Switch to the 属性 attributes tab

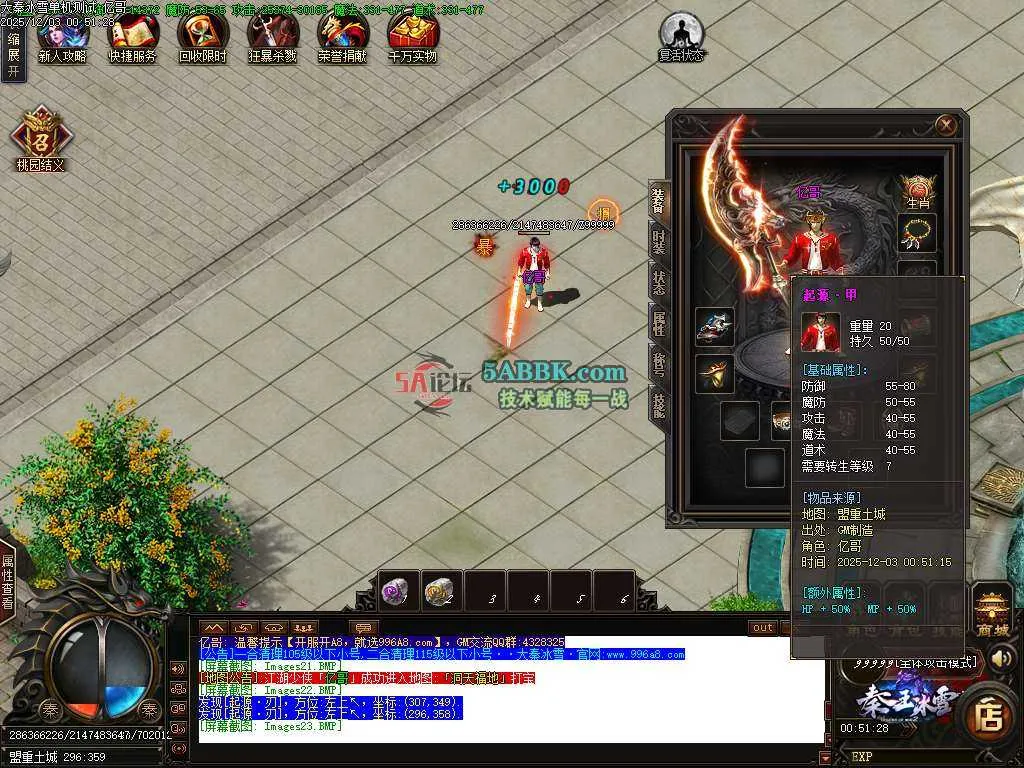point(659,322)
